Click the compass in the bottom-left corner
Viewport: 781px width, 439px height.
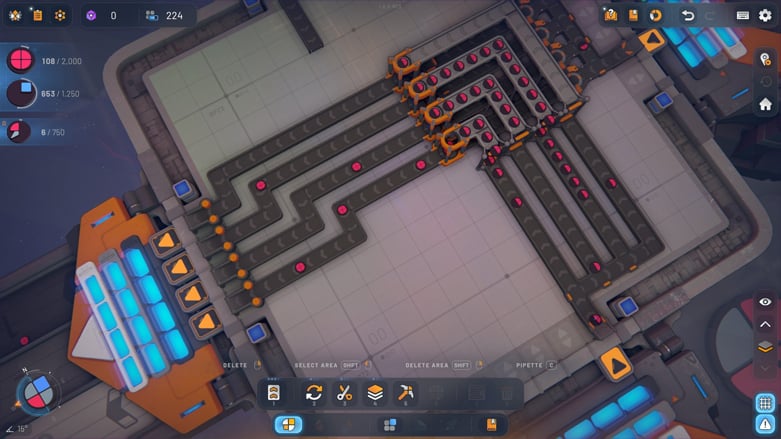coord(38,391)
